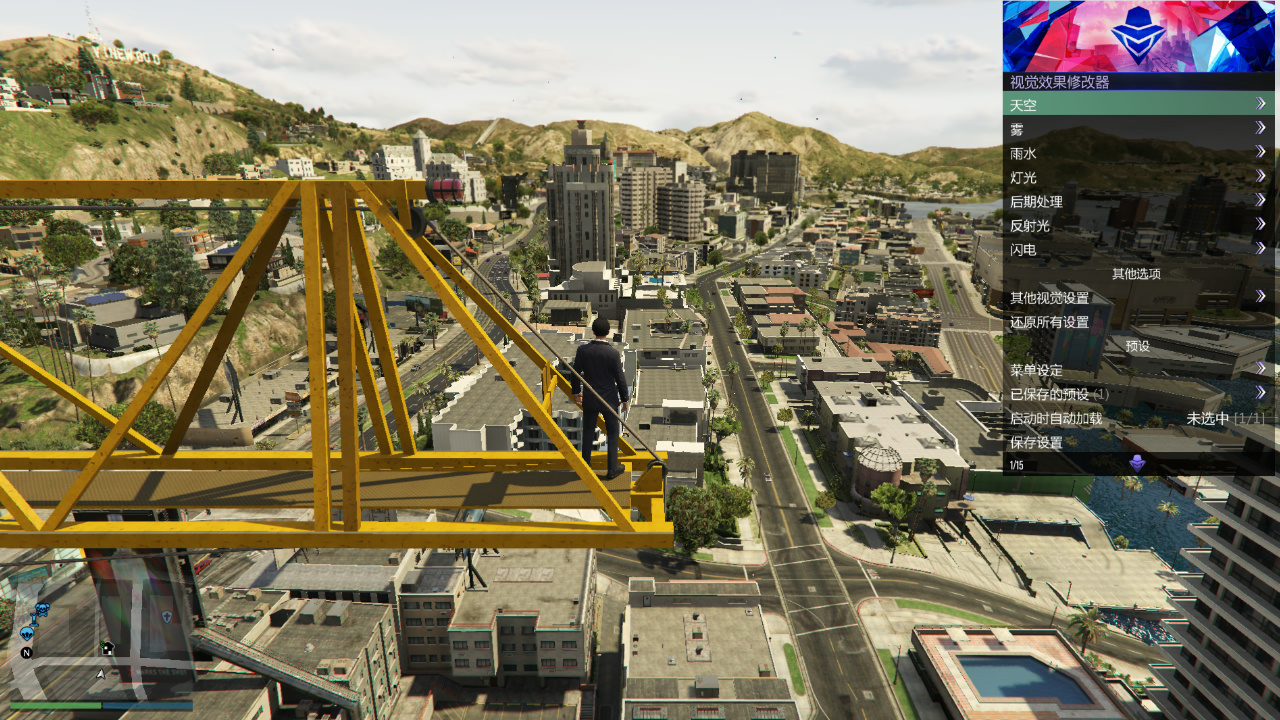Select the parachute blip on the minimap
Screen dimensions: 1280x720
(27, 633)
